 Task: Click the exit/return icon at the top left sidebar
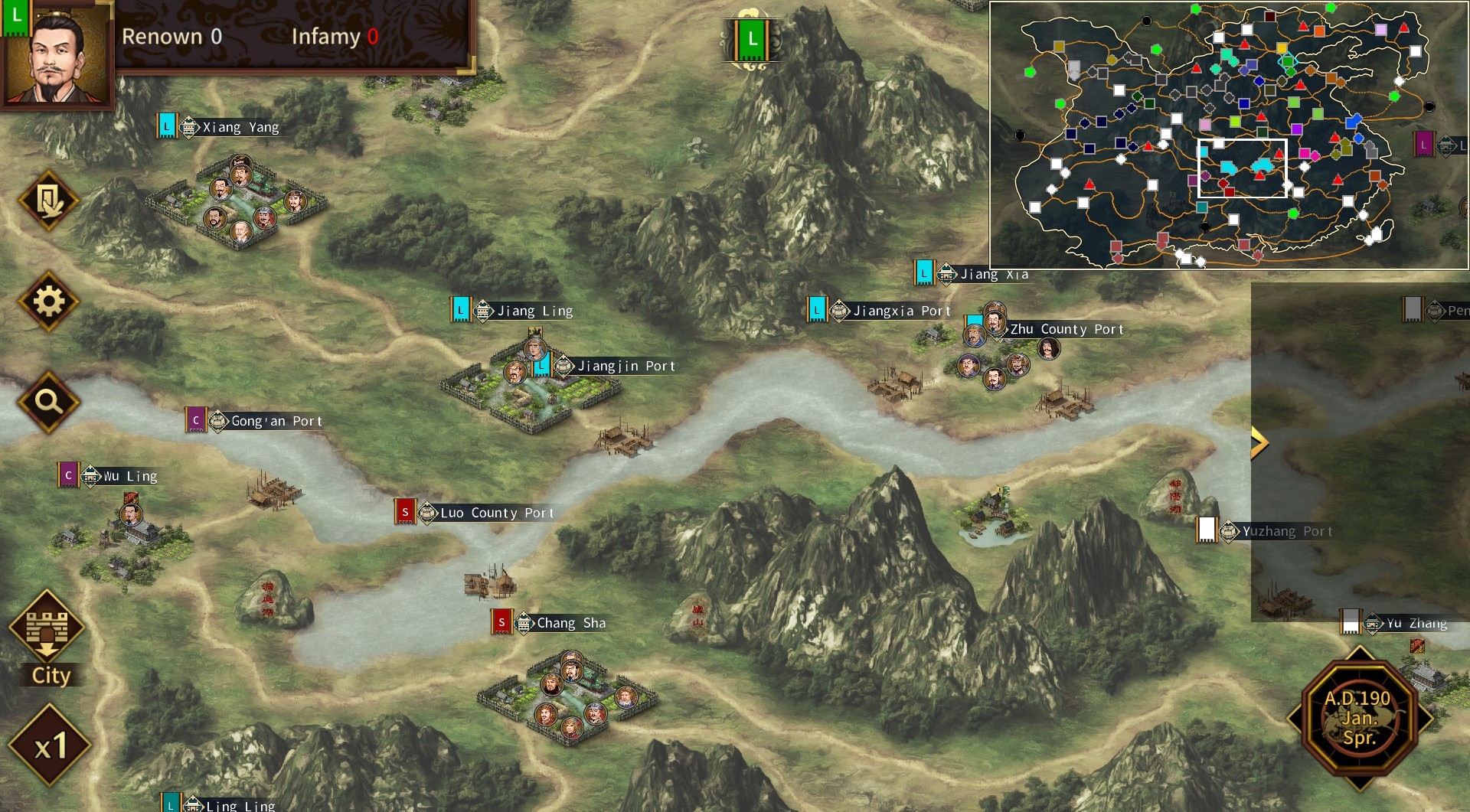(47, 201)
